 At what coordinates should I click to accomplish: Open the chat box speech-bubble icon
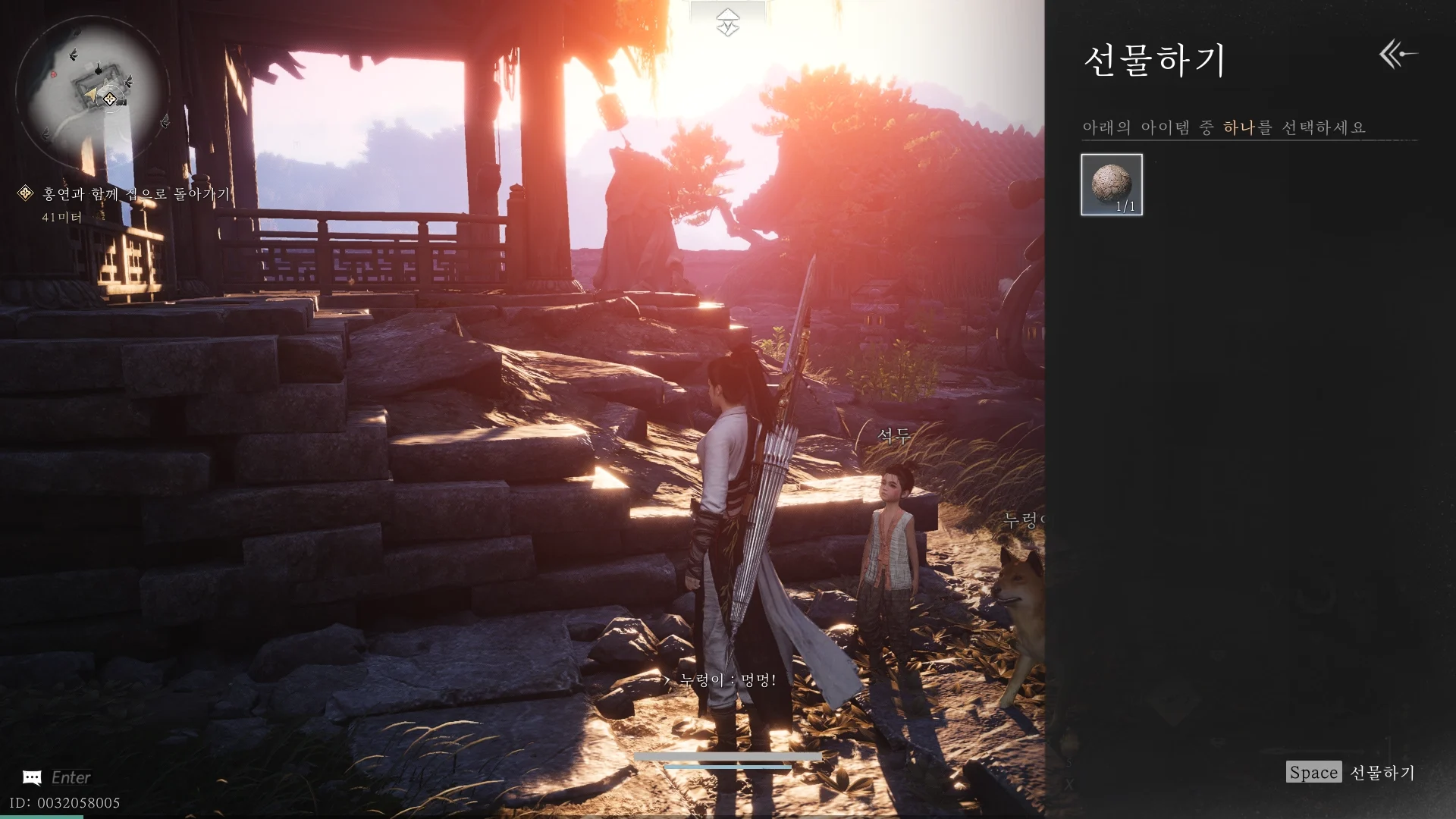tap(32, 777)
